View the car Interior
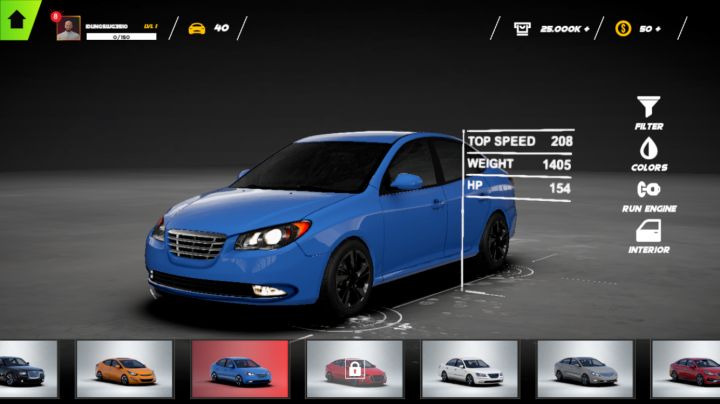 649,236
